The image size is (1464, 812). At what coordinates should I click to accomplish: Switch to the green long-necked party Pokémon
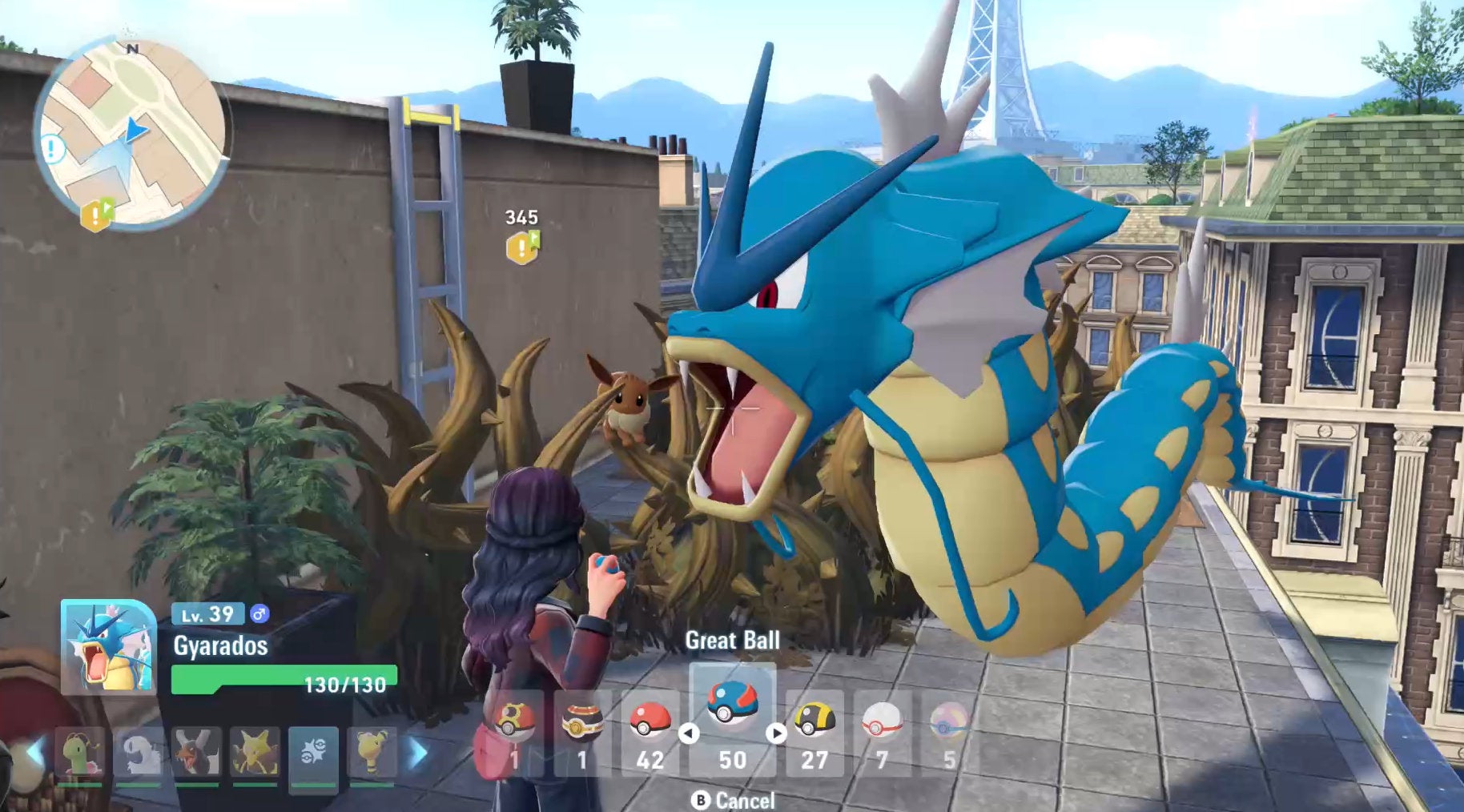coord(80,753)
